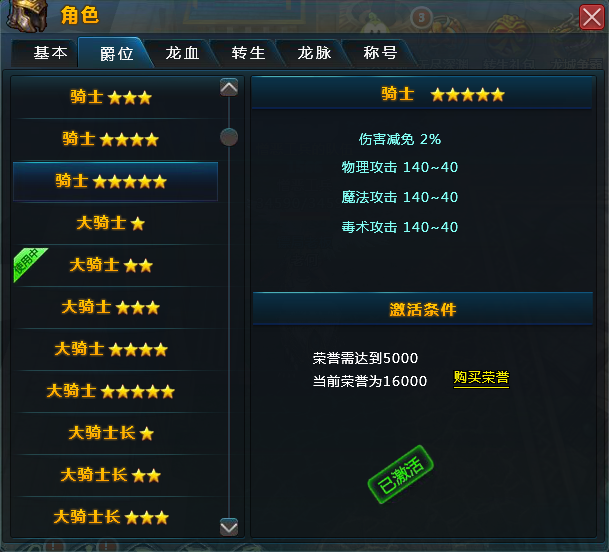Switch to the 基本 tab
The width and height of the screenshot is (609, 552).
pyautogui.click(x=50, y=54)
